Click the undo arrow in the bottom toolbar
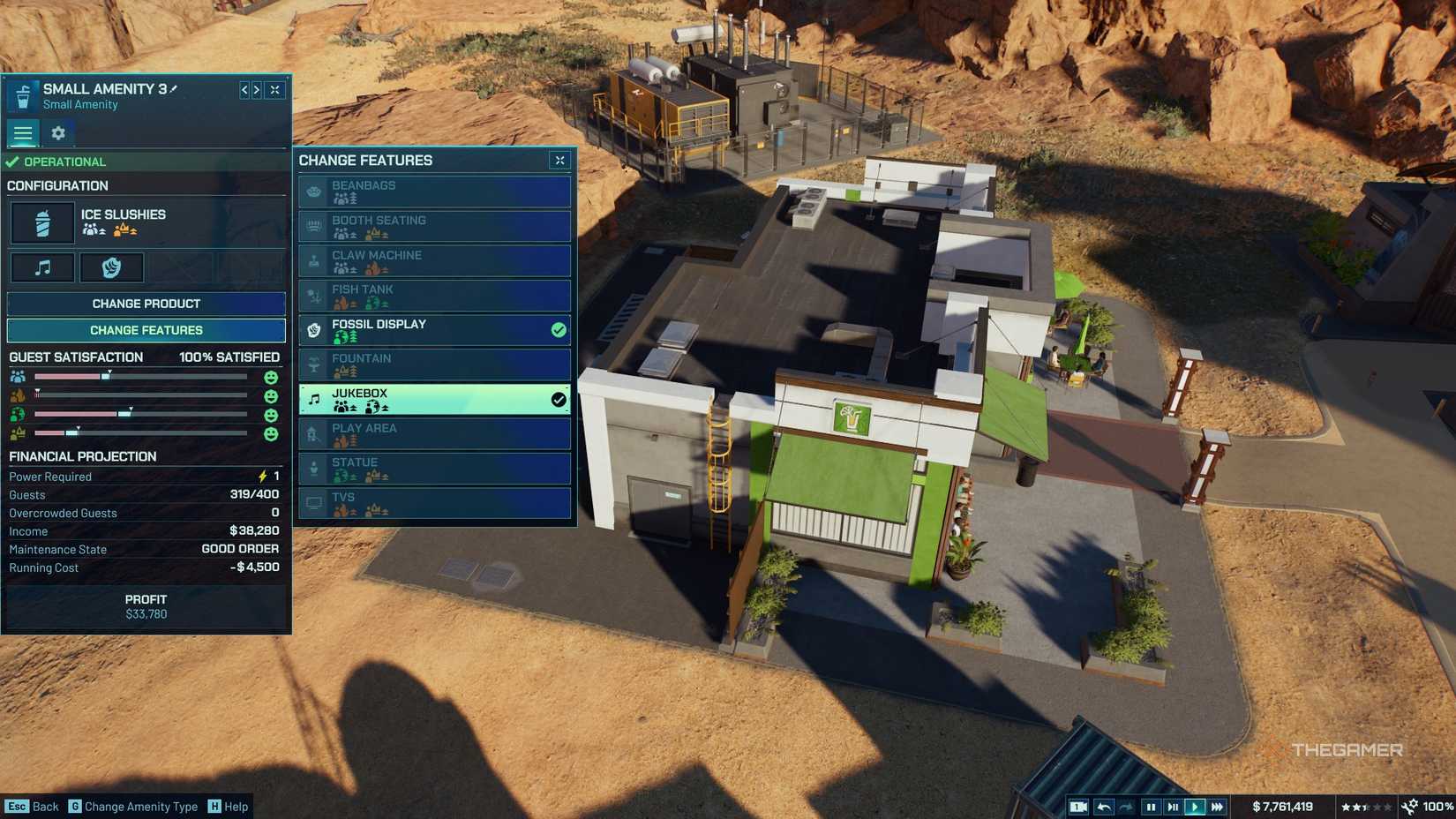Image resolution: width=1456 pixels, height=819 pixels. click(1103, 806)
